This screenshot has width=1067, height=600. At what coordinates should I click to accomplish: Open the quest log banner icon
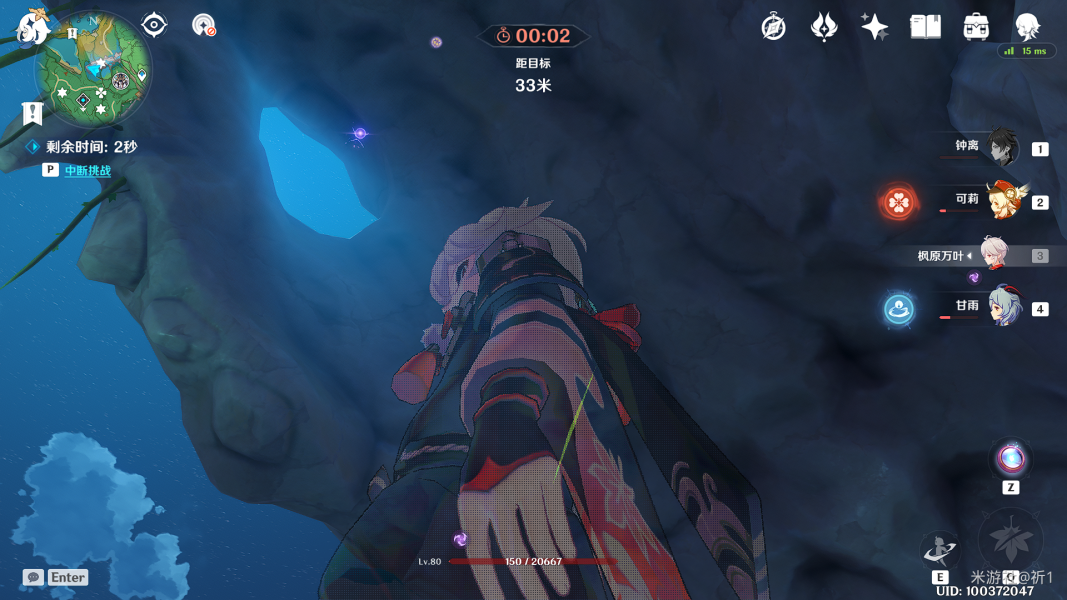(x=32, y=113)
